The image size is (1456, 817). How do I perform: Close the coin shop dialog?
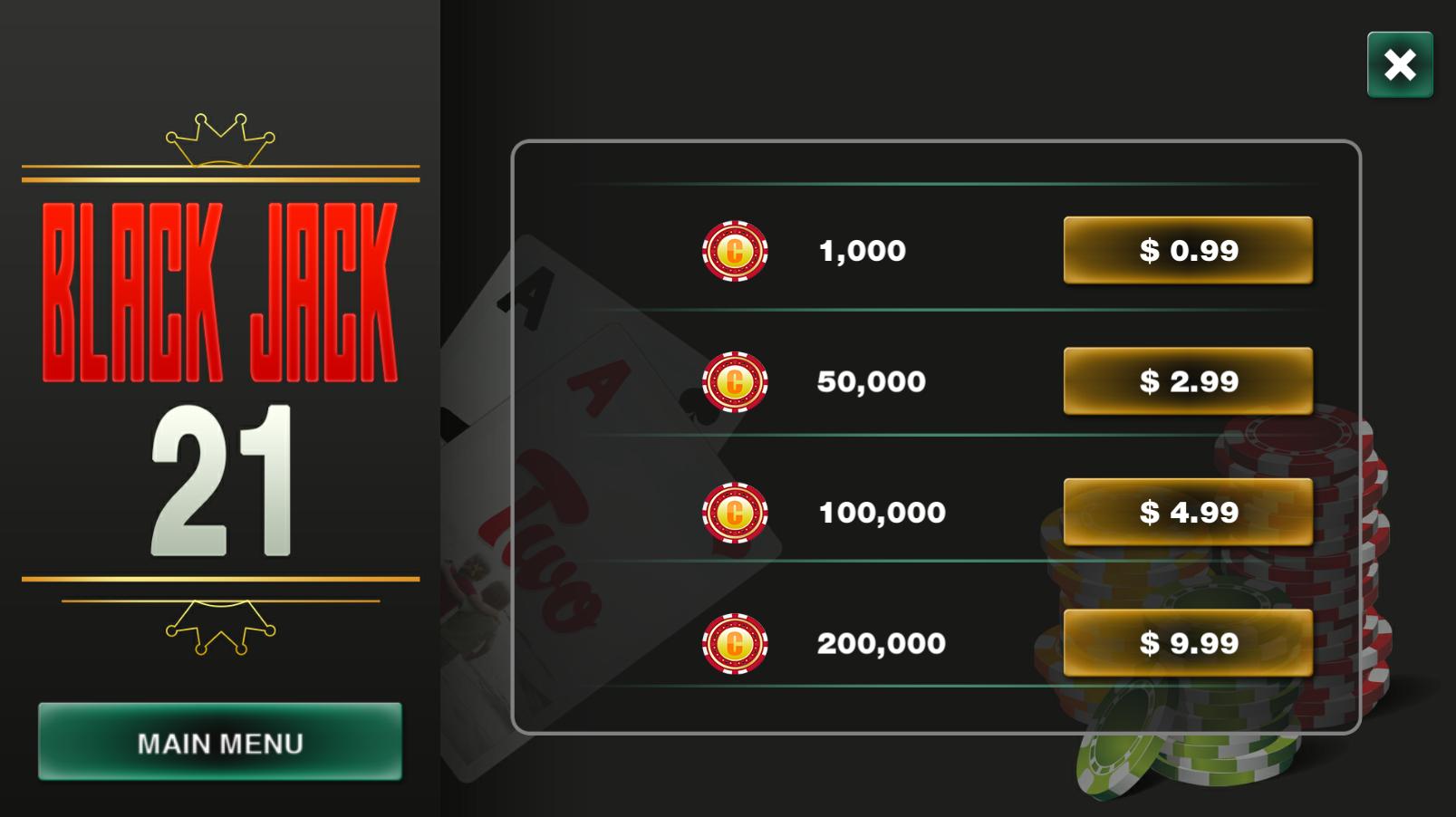[1399, 64]
